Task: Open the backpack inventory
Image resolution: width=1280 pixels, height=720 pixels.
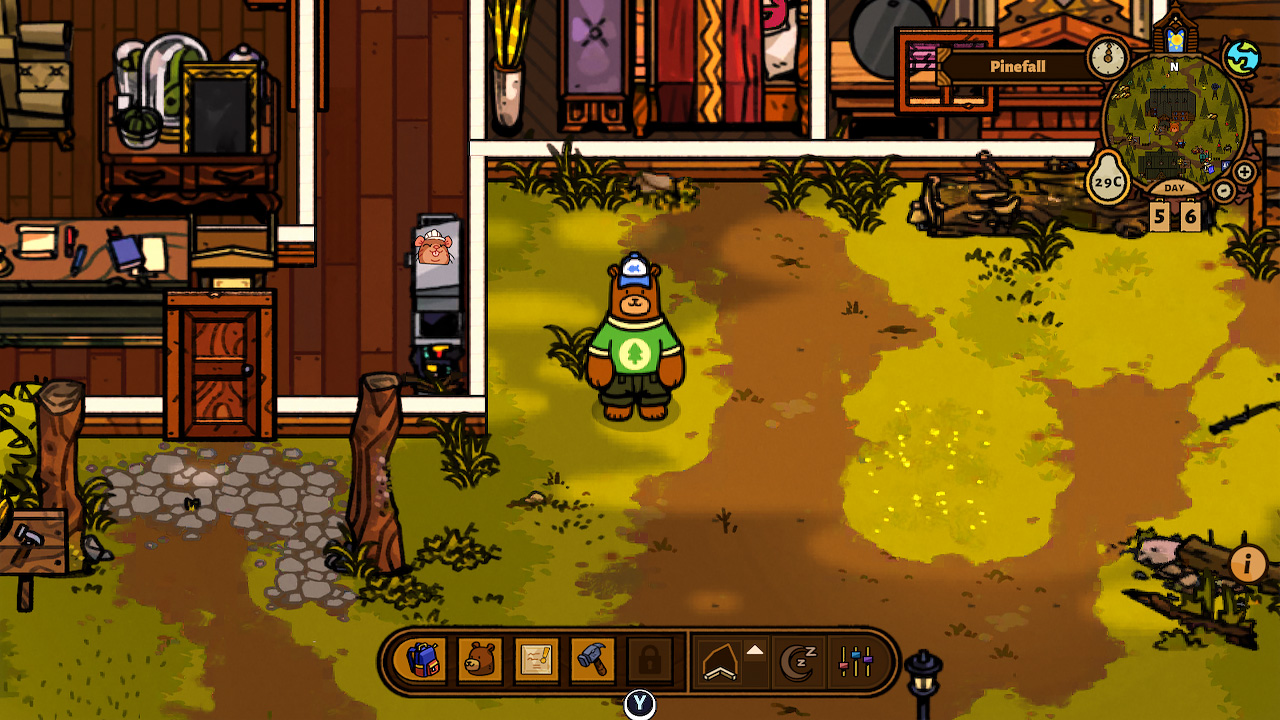Action: point(426,659)
